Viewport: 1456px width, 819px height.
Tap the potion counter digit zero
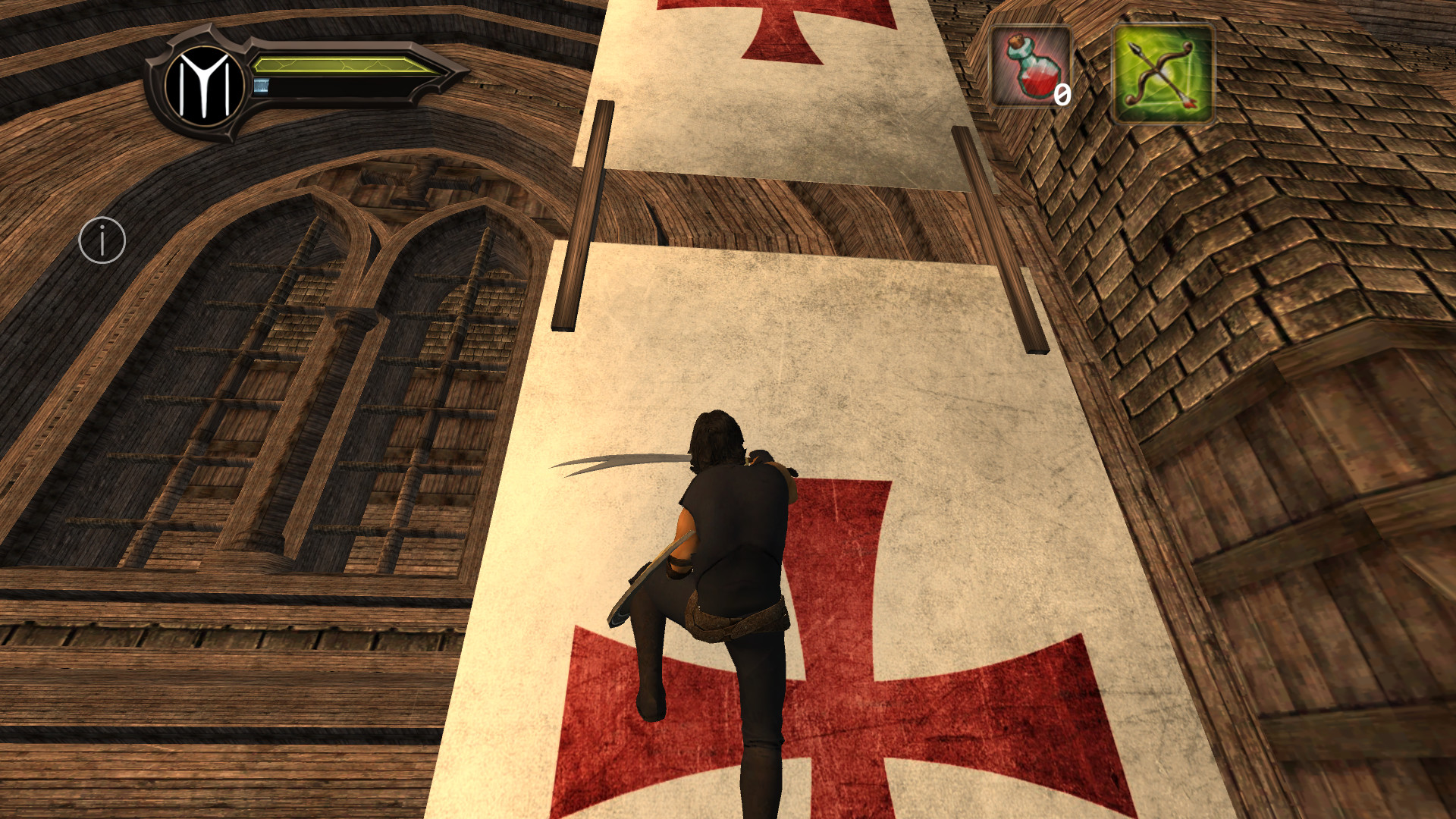1062,95
